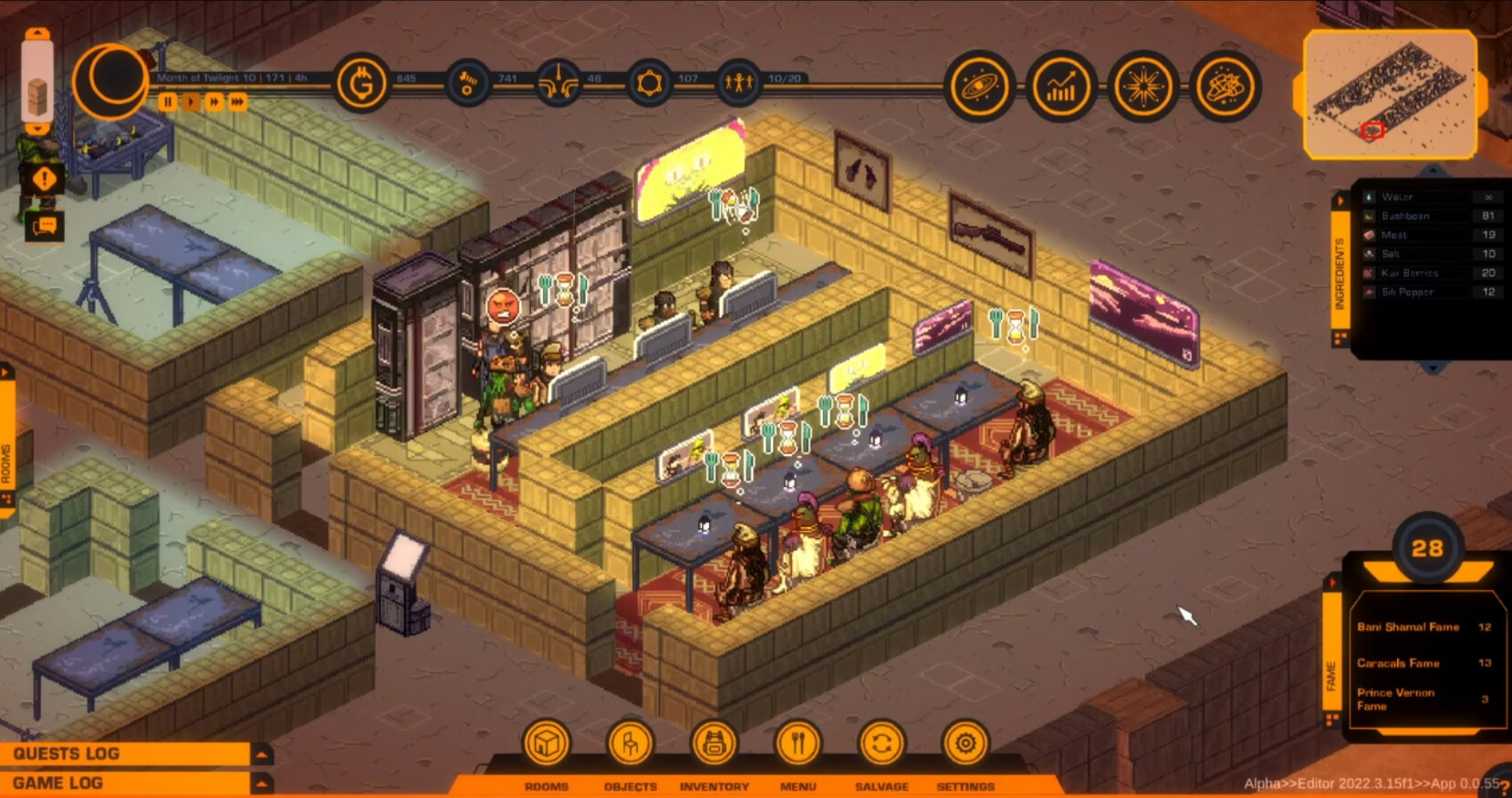This screenshot has width=1512, height=798.
Task: Expand the Game Log panel
Action: click(261, 782)
